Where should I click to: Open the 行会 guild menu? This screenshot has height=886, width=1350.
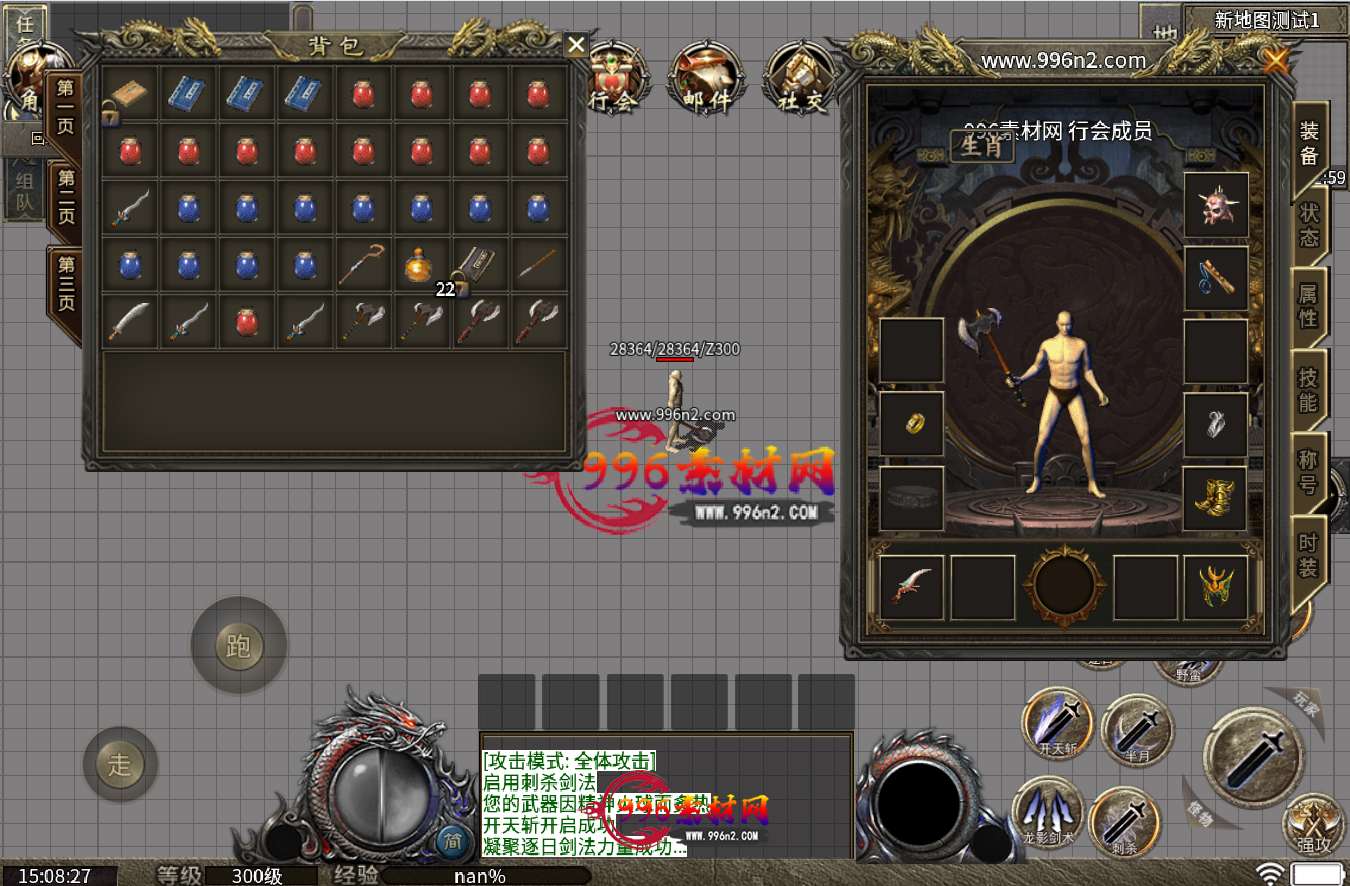tap(613, 78)
